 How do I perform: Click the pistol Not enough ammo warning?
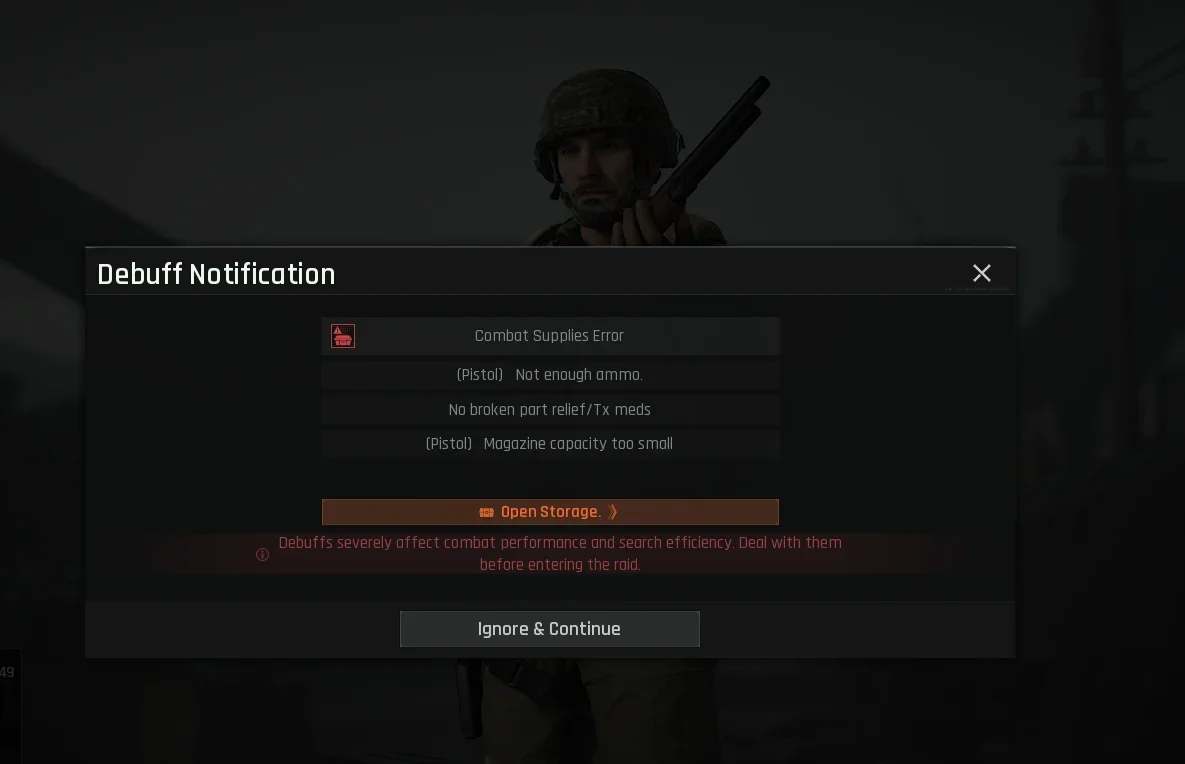[550, 375]
